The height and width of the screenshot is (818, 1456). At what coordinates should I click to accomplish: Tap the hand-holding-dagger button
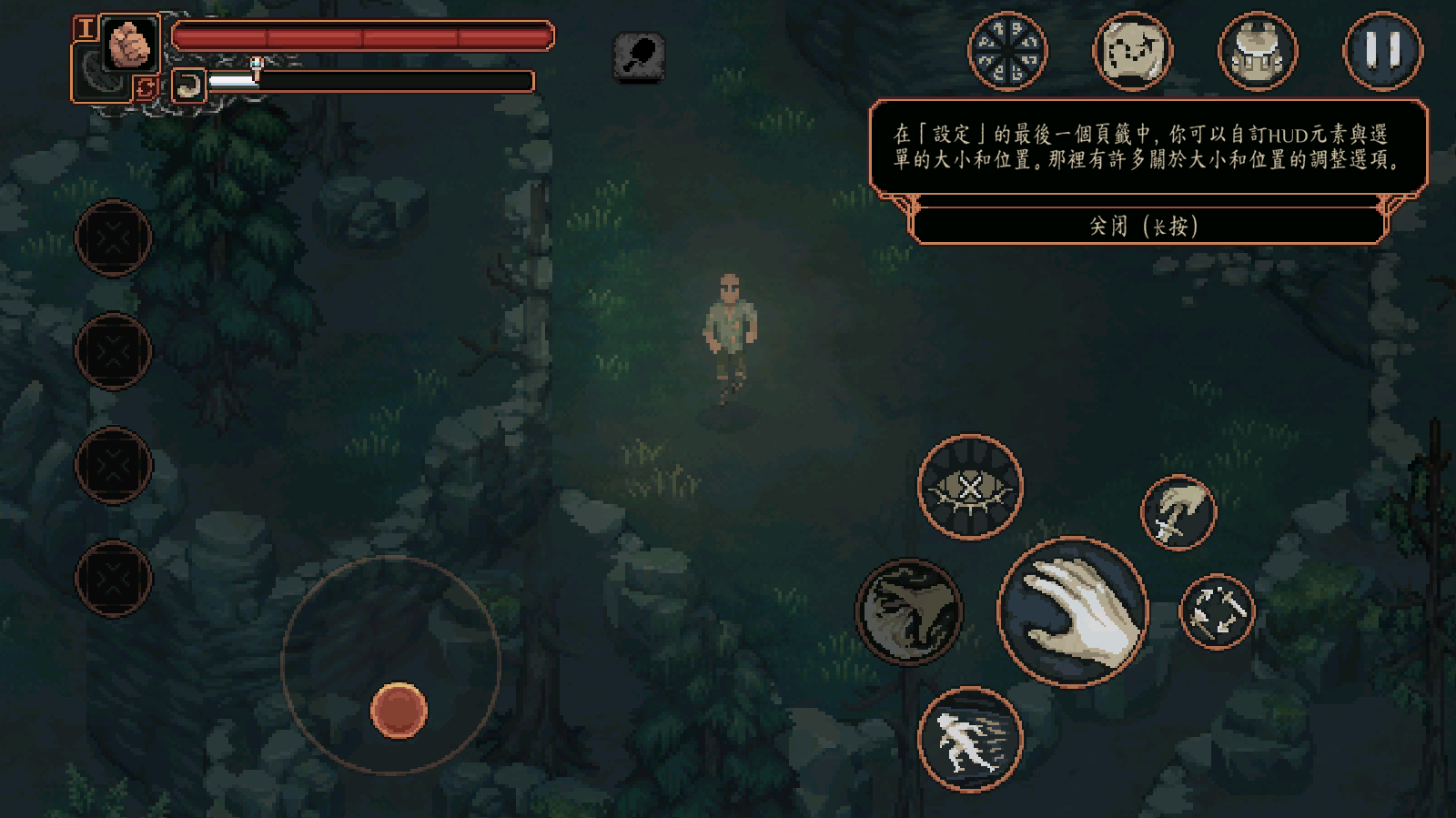pos(1178,512)
